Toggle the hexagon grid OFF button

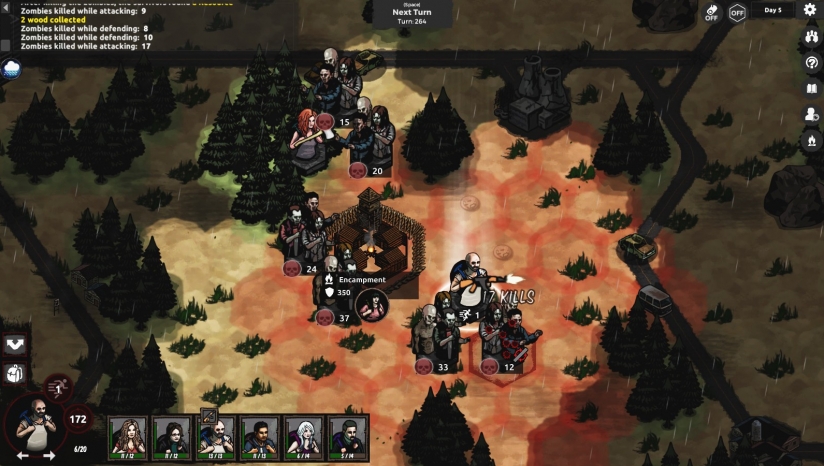737,12
